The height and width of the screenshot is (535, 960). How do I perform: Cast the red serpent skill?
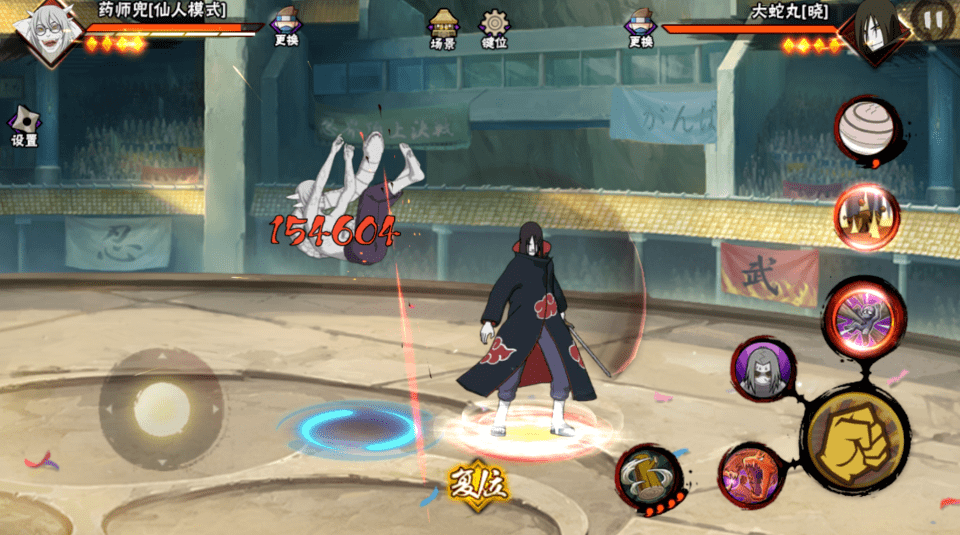tap(750, 474)
